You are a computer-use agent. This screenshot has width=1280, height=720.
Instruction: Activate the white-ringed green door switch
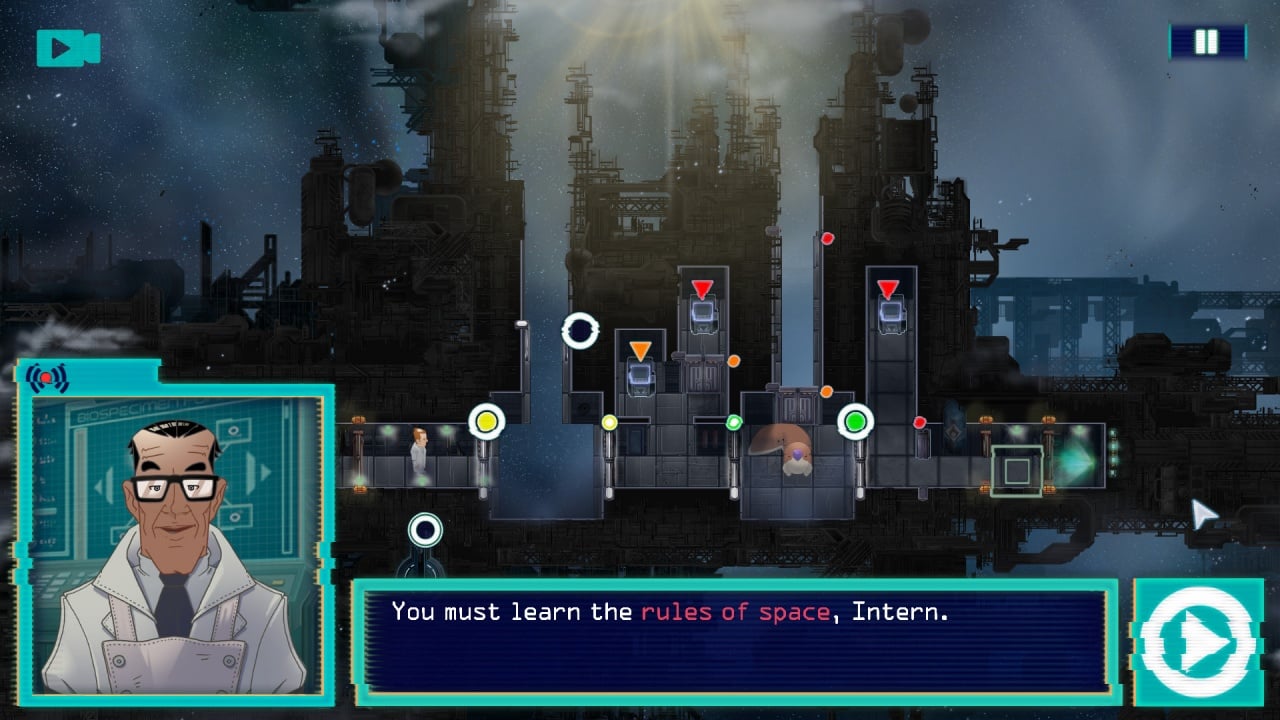[855, 422]
